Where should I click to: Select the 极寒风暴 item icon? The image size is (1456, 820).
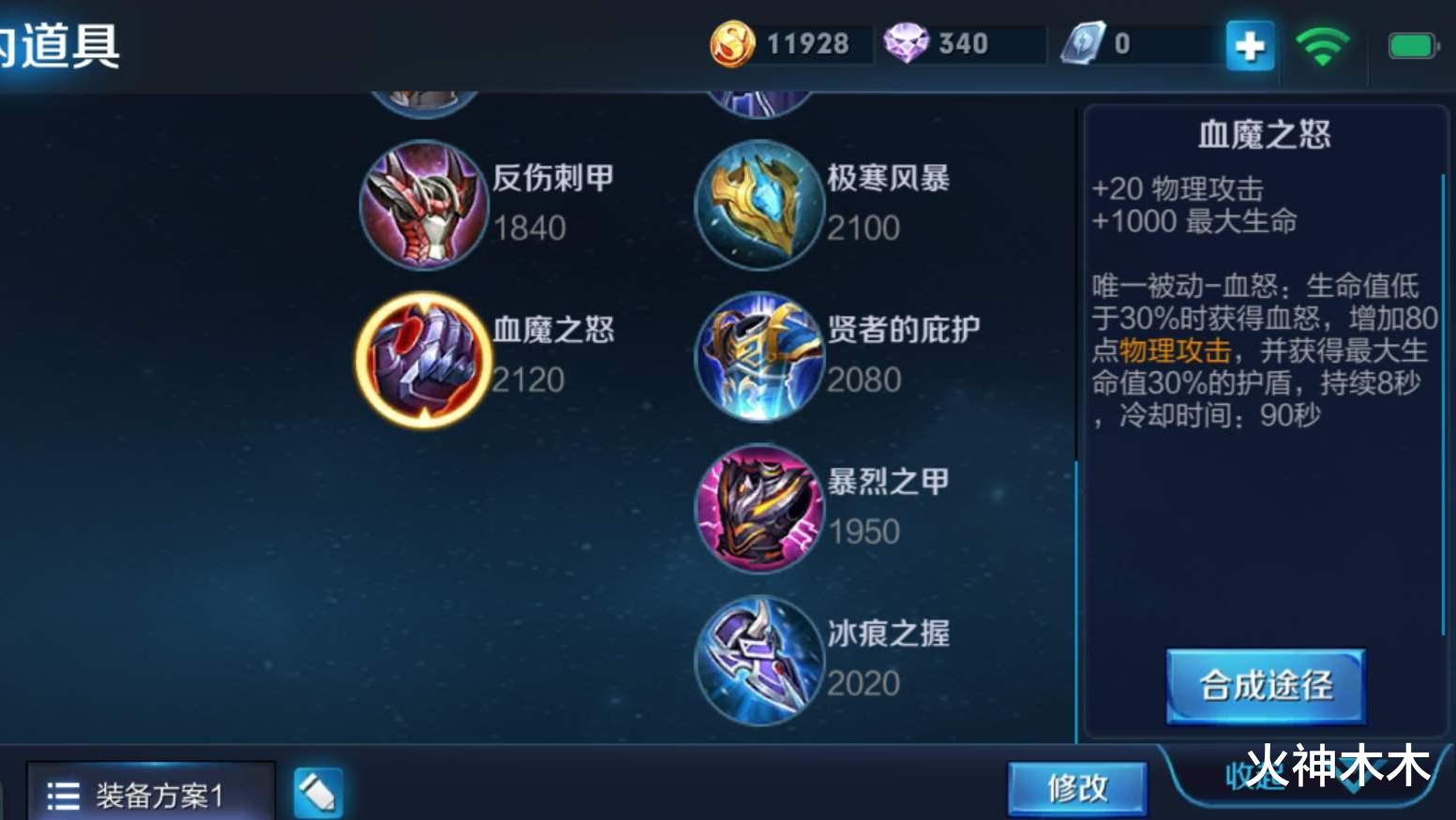(758, 206)
